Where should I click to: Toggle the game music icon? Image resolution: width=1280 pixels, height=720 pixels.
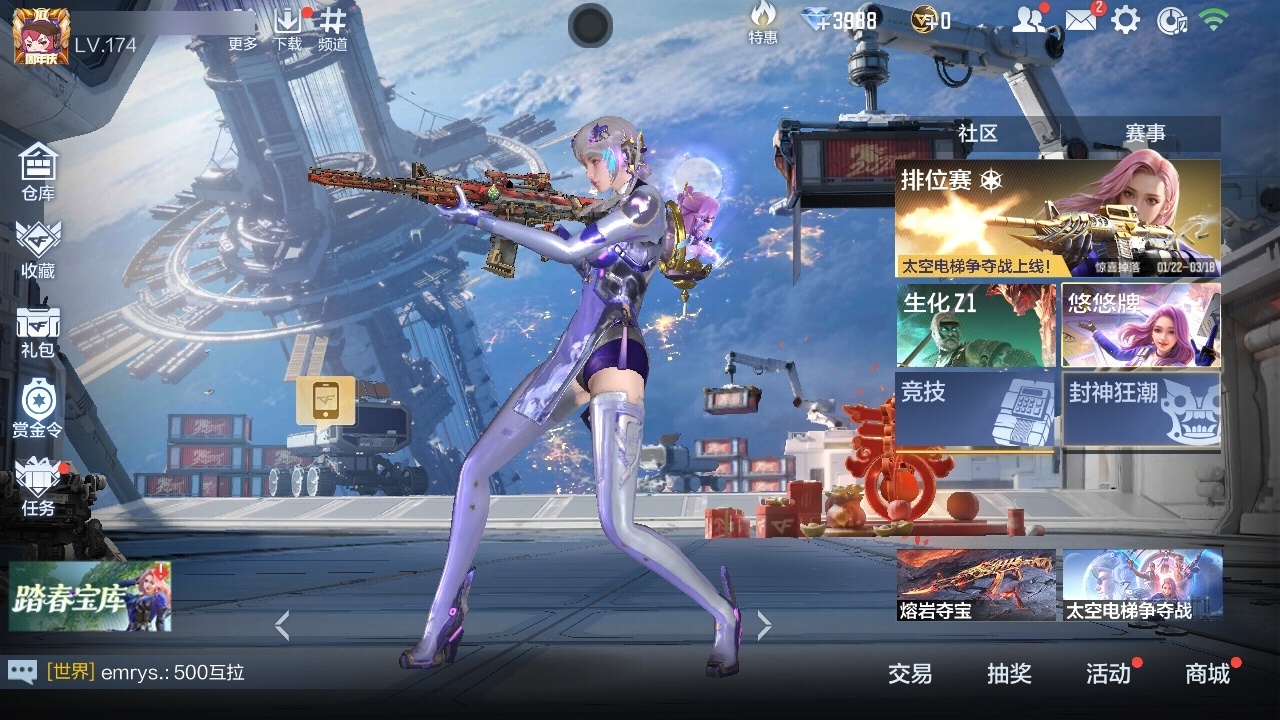tap(1171, 20)
